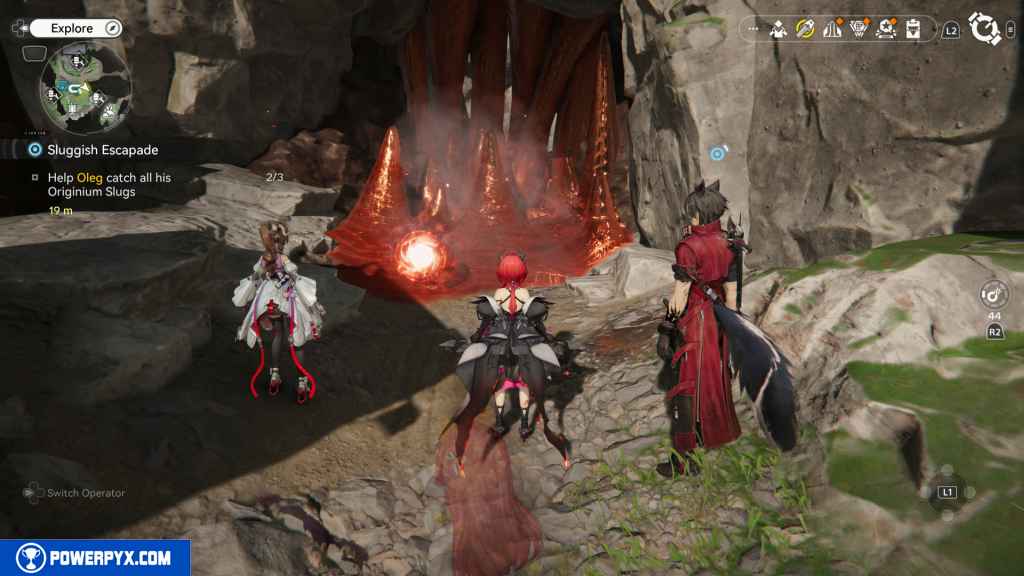Open the circular minimap
The width and height of the screenshot is (1024, 576).
[x=85, y=88]
